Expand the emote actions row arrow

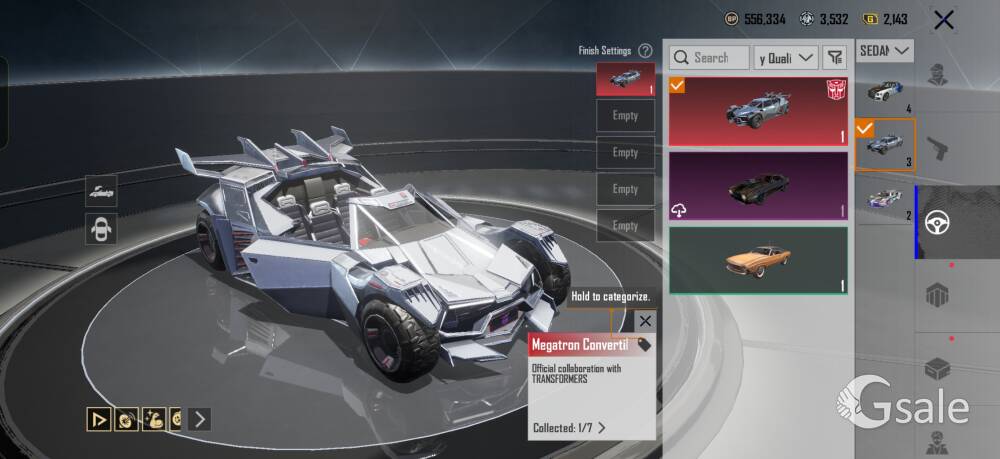200,419
